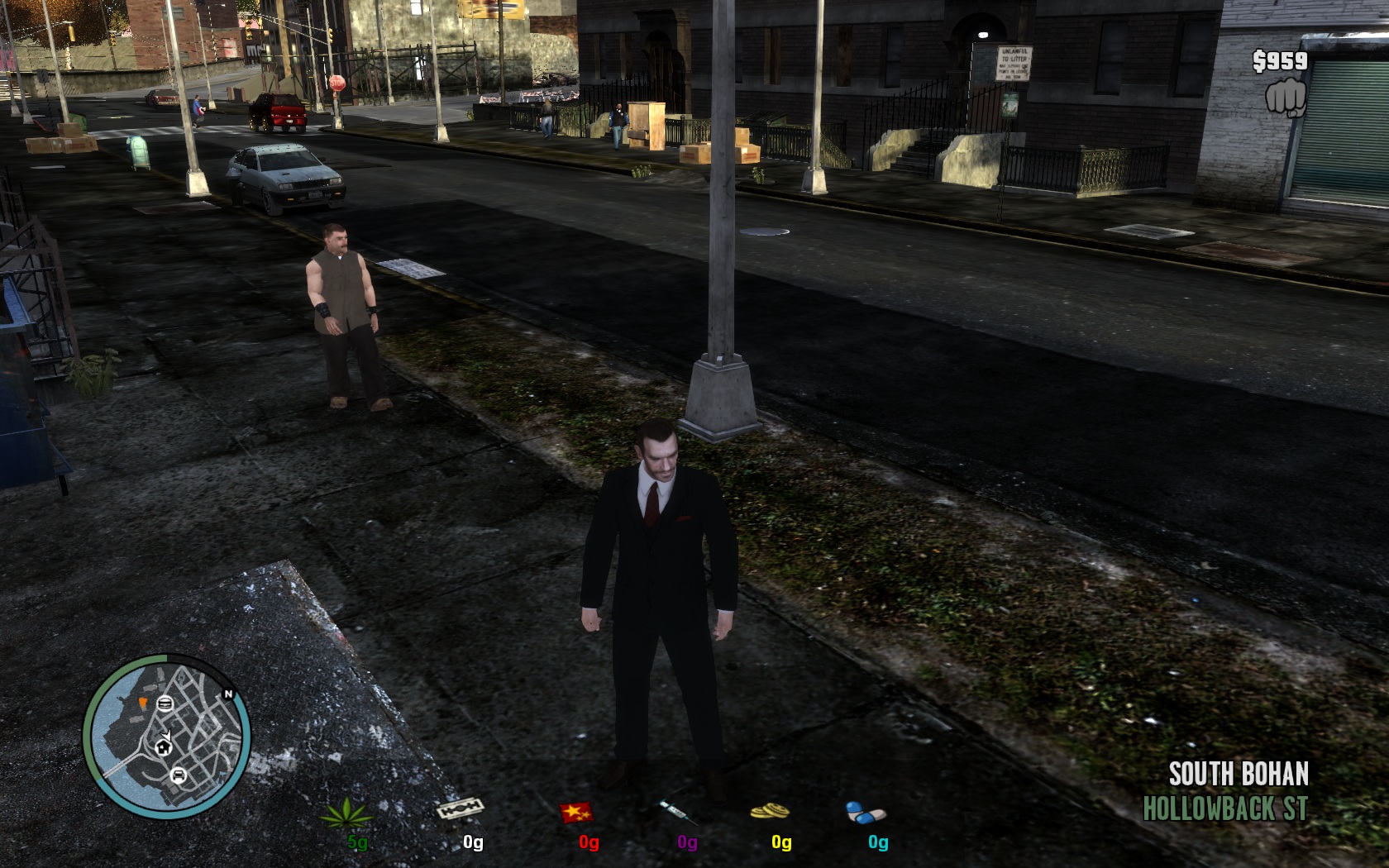Screen dimensions: 1389x868
Task: Click the car blip on the minimap
Action: pyautogui.click(x=178, y=775)
